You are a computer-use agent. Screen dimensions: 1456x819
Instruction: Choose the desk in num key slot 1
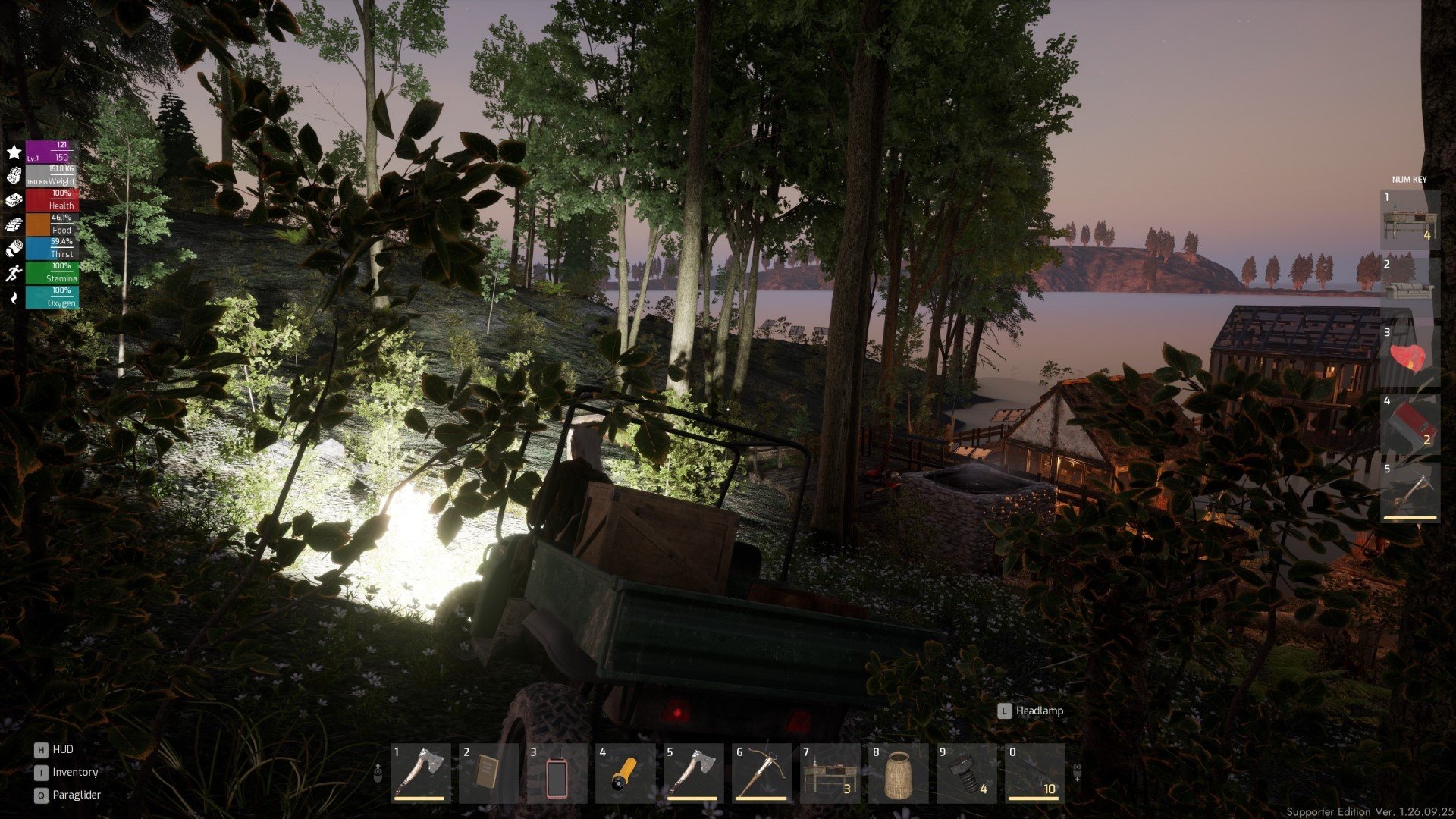tap(1409, 220)
